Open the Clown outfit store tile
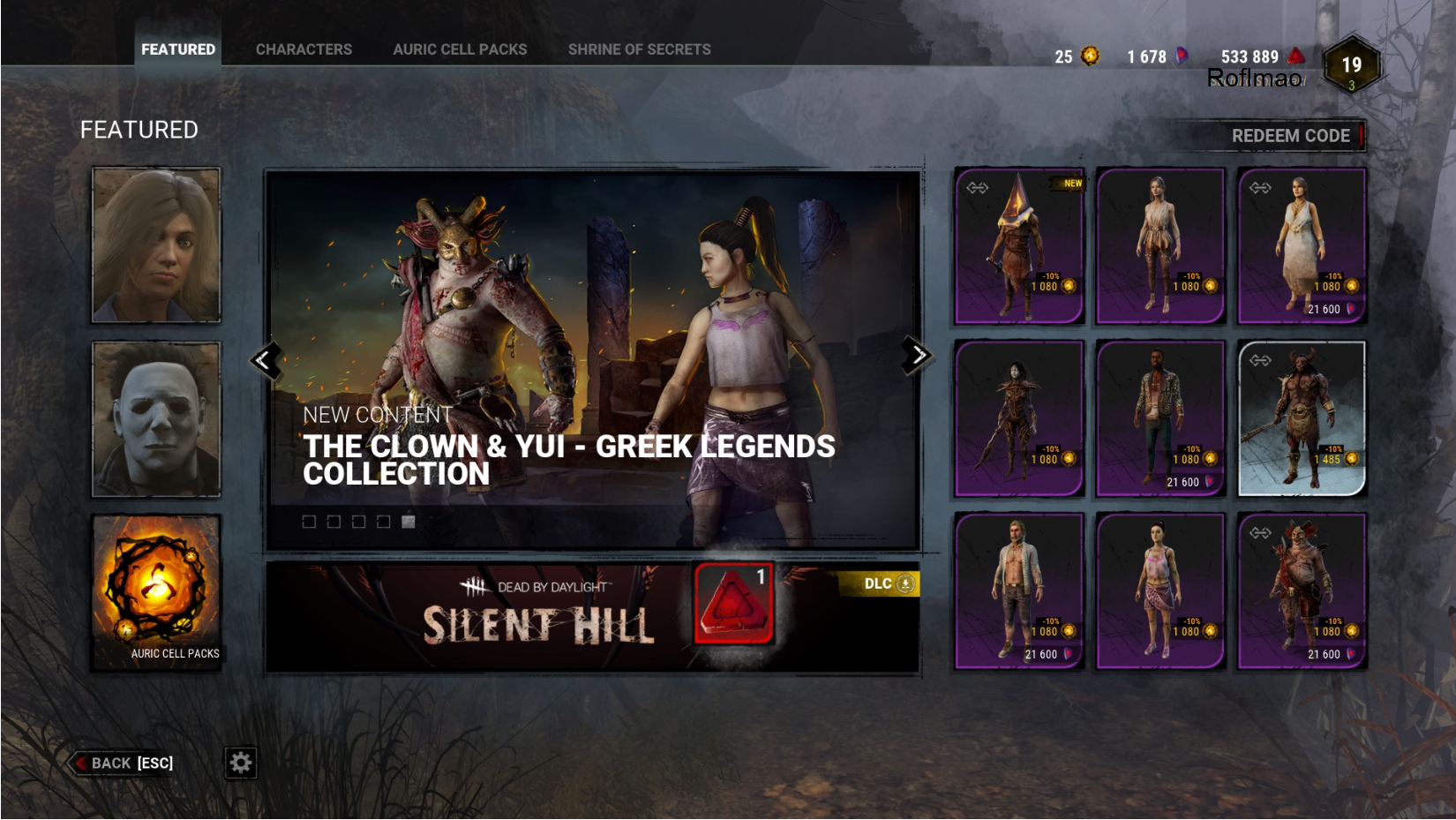1456x820 pixels. tap(1302, 591)
